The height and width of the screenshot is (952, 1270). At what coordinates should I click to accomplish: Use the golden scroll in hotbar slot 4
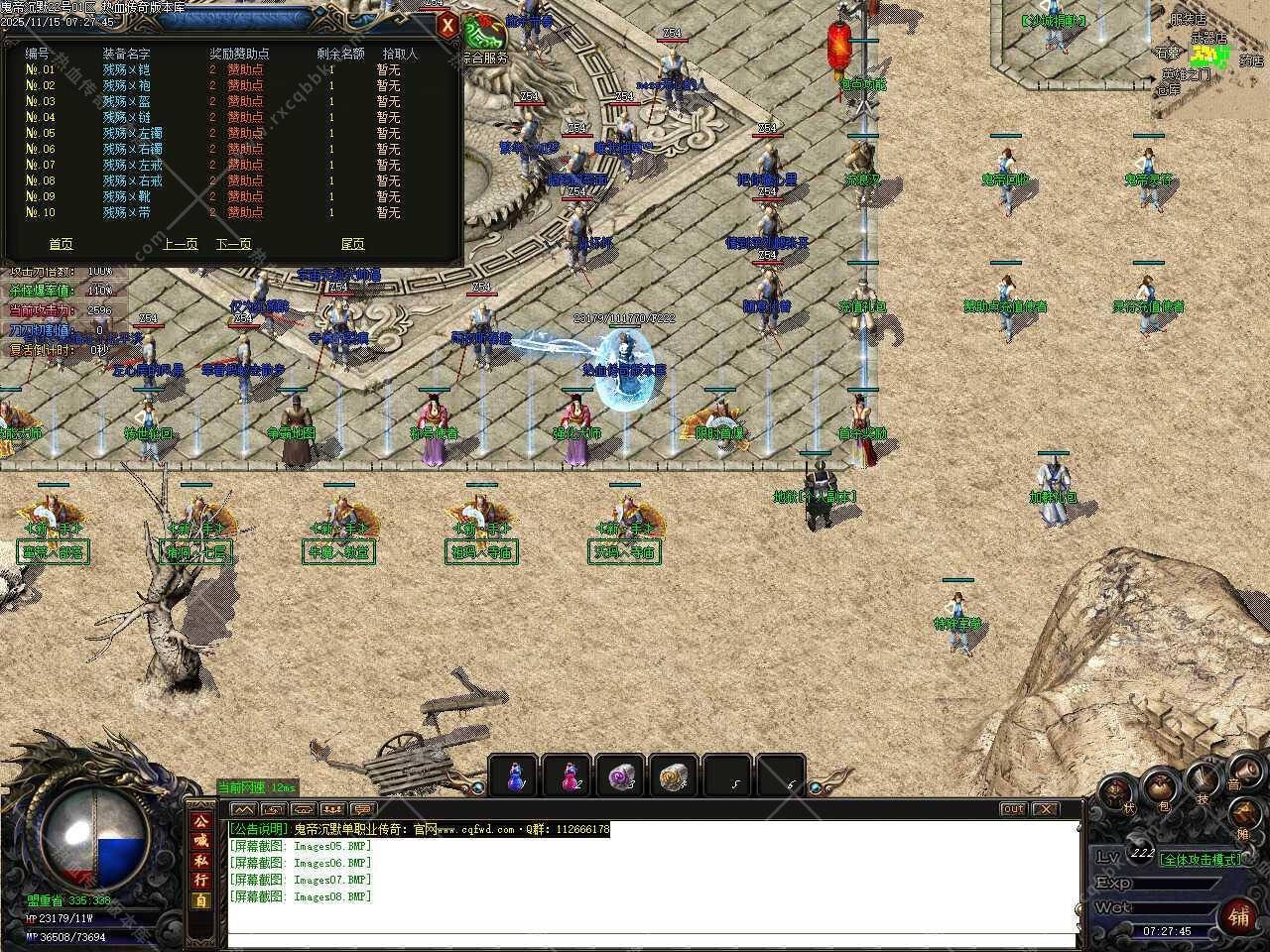[675, 775]
